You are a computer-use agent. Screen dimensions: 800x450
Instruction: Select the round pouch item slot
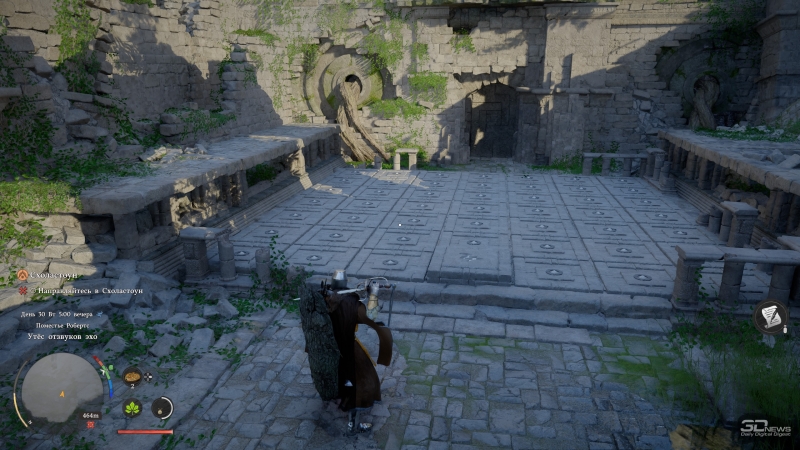[162, 407]
